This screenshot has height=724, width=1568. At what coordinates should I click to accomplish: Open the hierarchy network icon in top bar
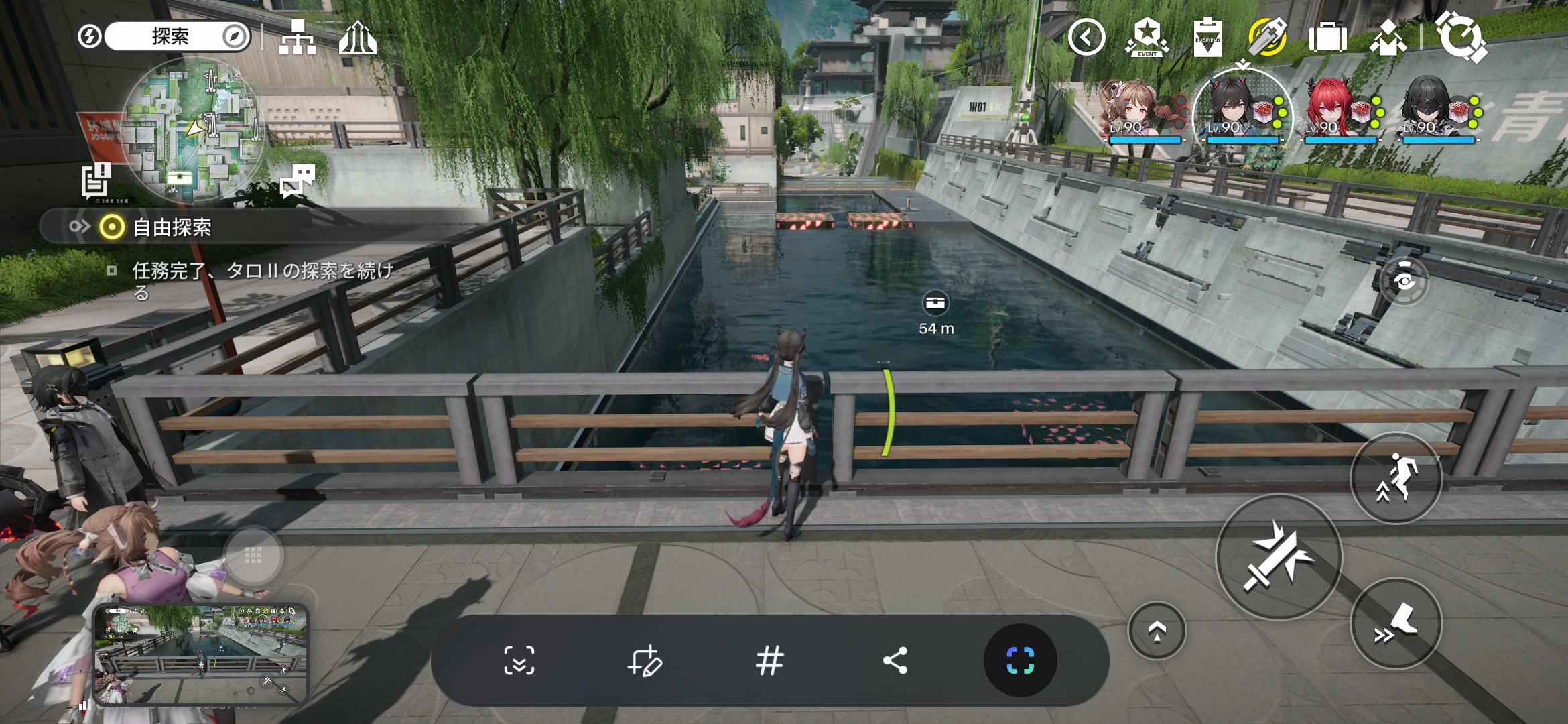pos(298,38)
